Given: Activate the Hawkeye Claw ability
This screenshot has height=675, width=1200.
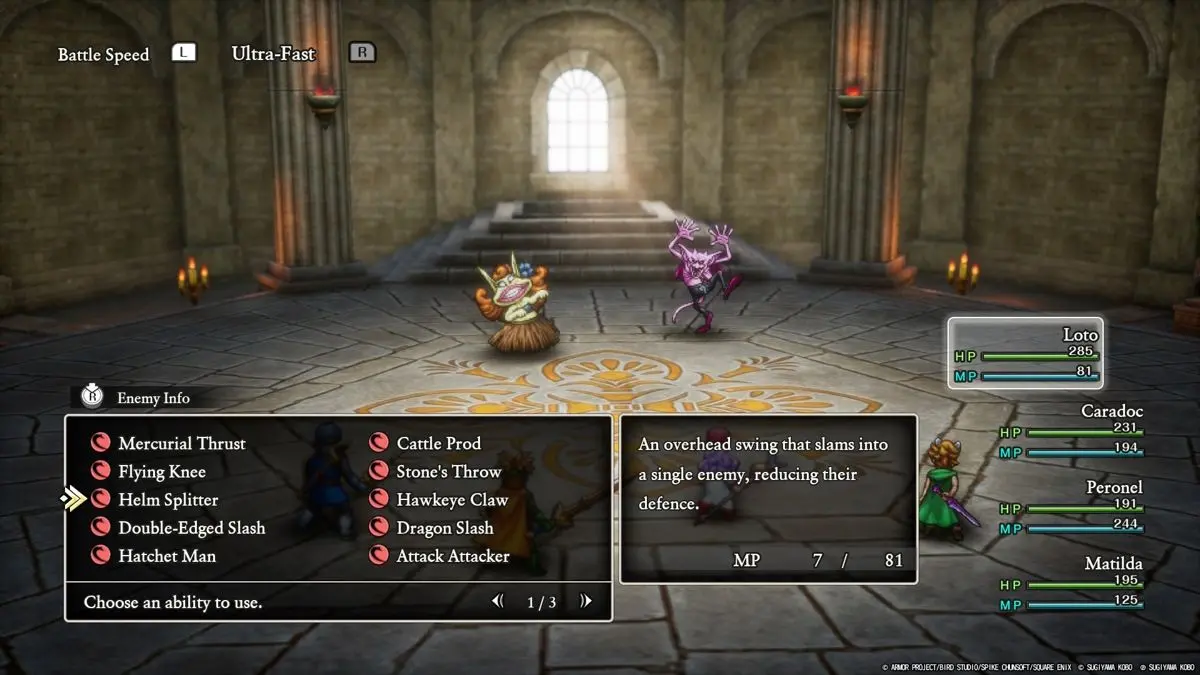Looking at the screenshot, I should tap(452, 499).
